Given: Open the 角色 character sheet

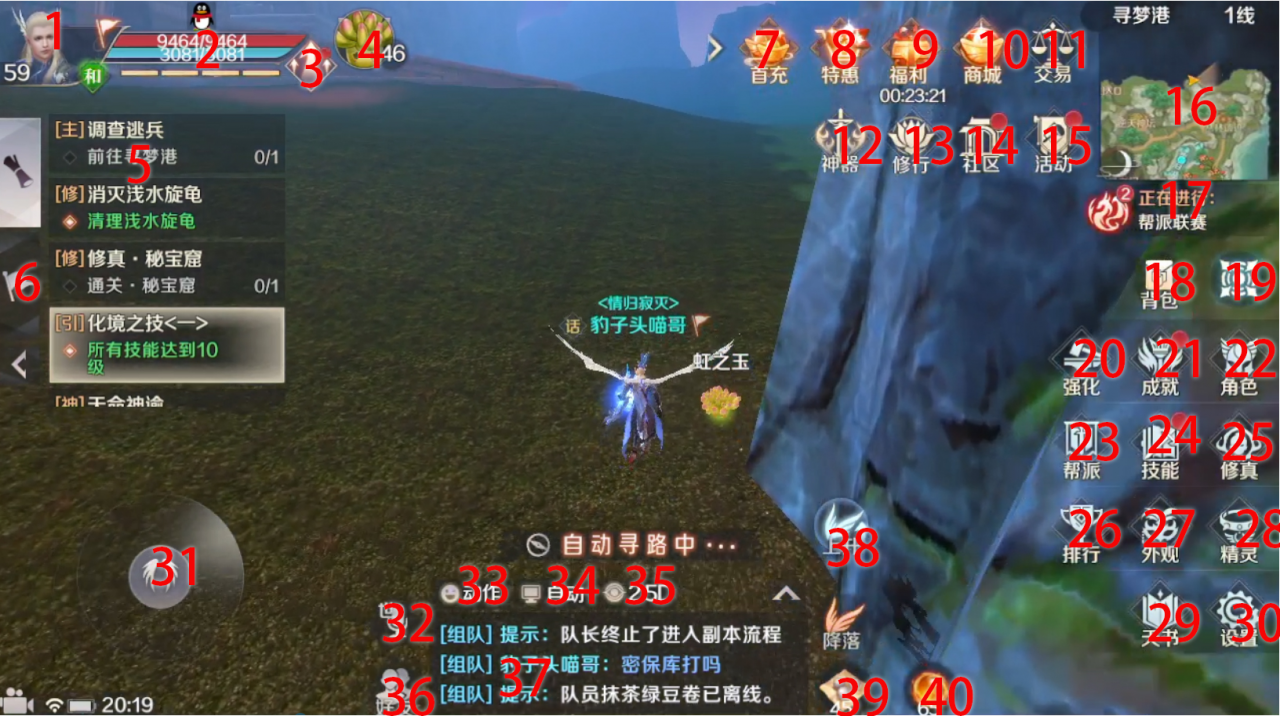Looking at the screenshot, I should coord(1239,363).
